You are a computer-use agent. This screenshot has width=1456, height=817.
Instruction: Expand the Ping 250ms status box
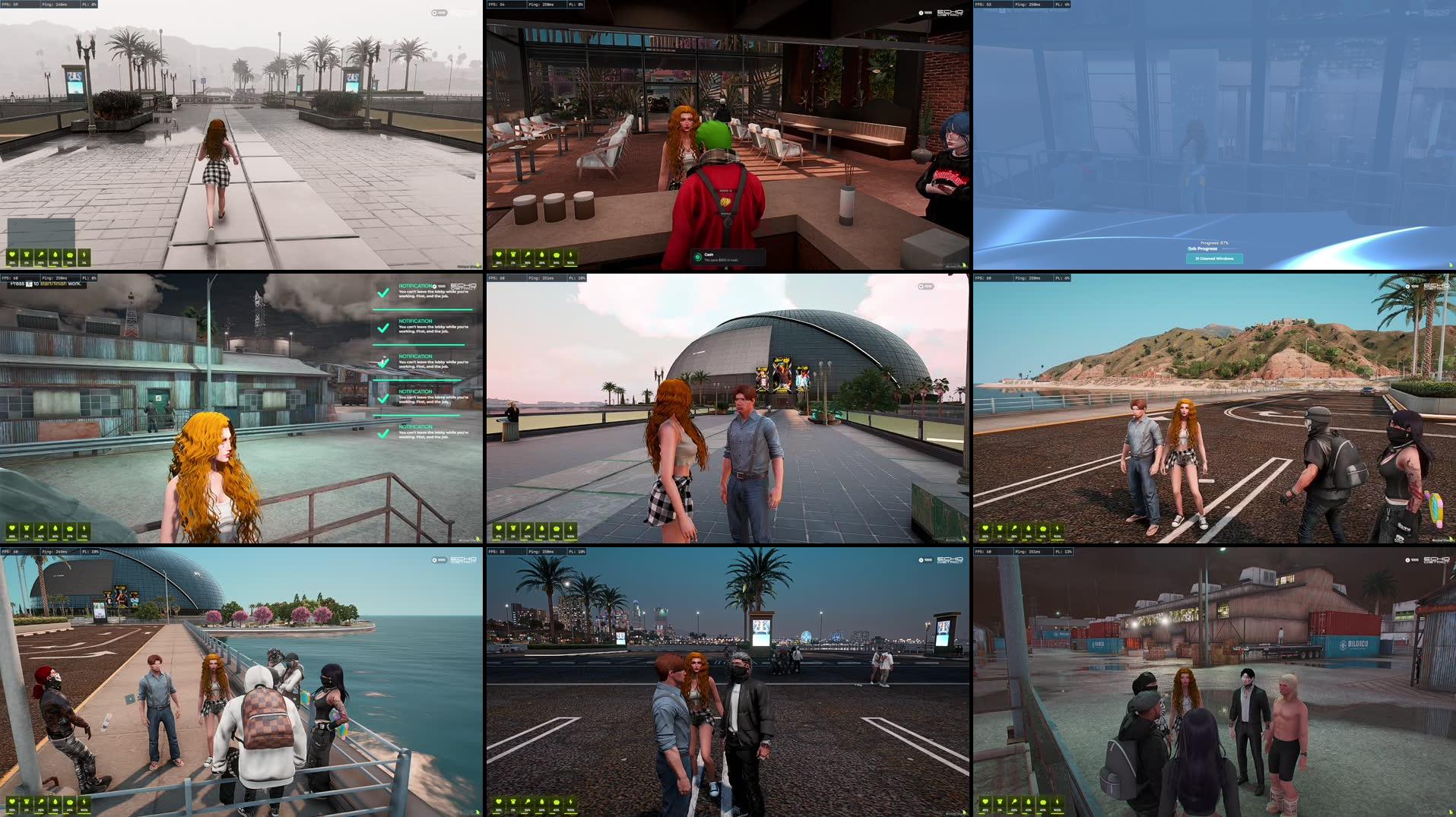(540, 5)
